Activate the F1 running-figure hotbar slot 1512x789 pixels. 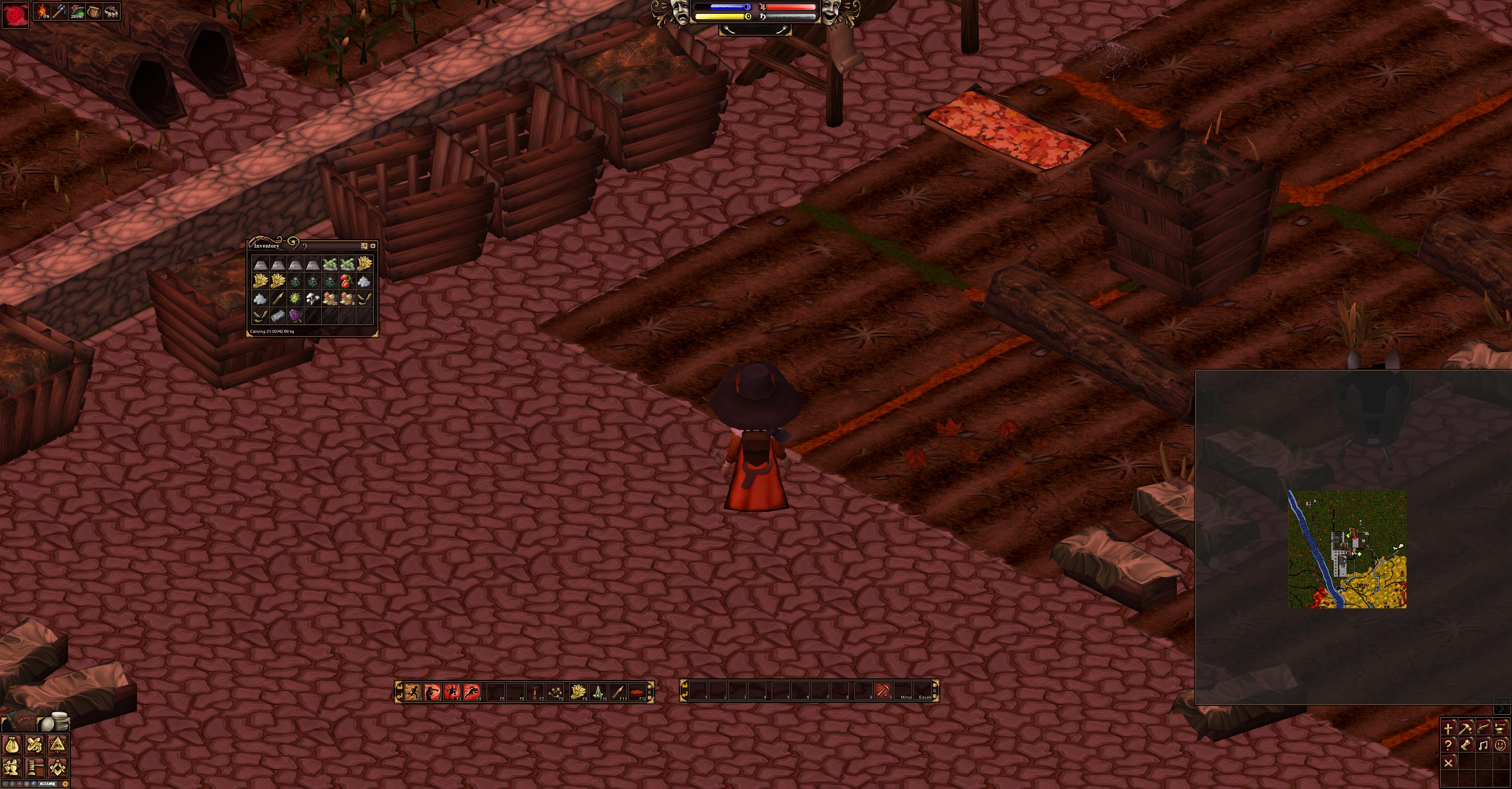click(x=413, y=691)
